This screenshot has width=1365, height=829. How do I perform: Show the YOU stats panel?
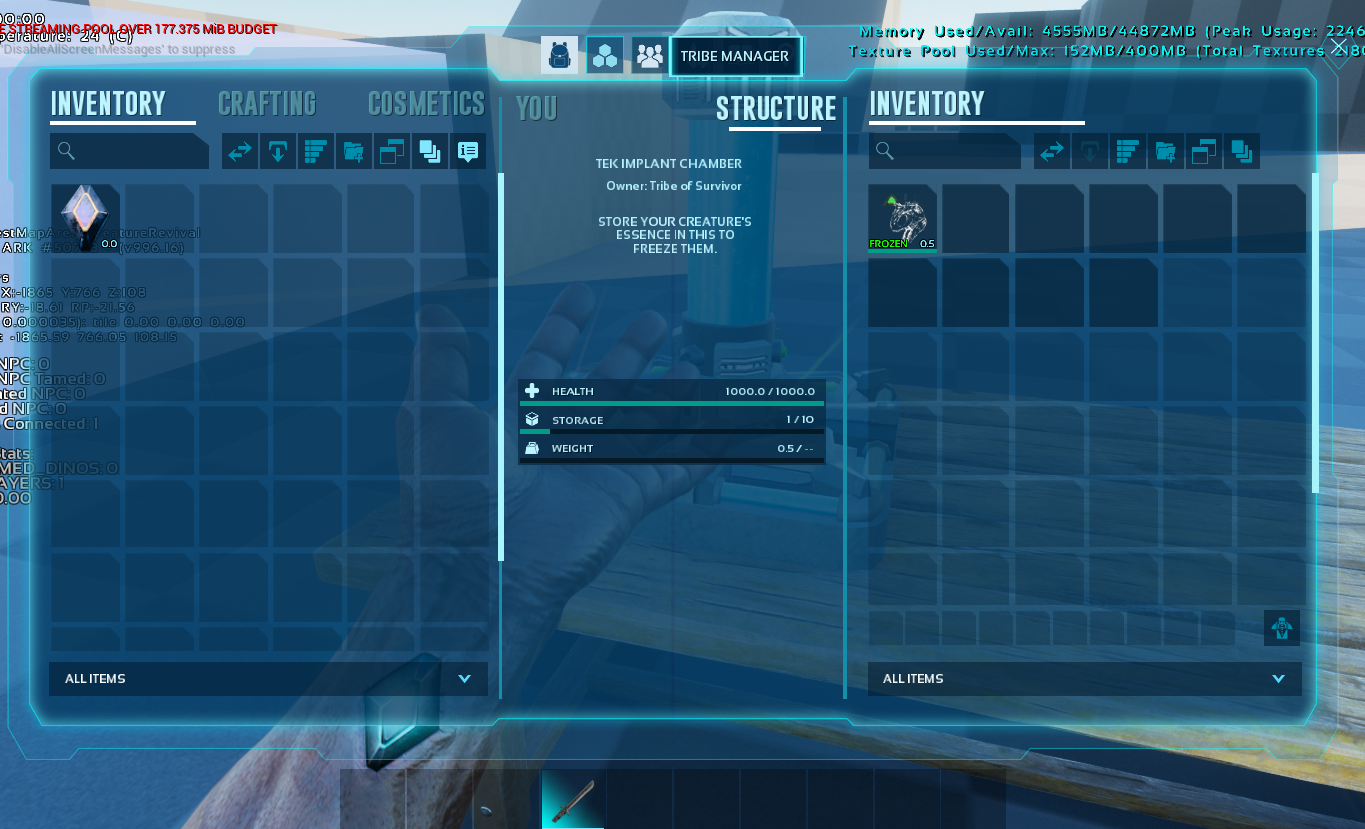pyautogui.click(x=537, y=108)
